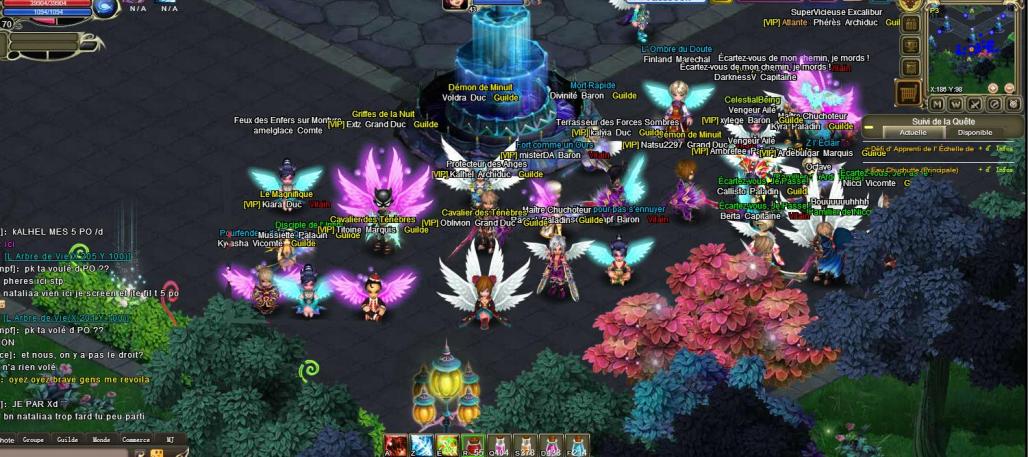Switch to the Groupe chat tab
Screen dimensions: 1028x457
pyautogui.click(x=33, y=439)
